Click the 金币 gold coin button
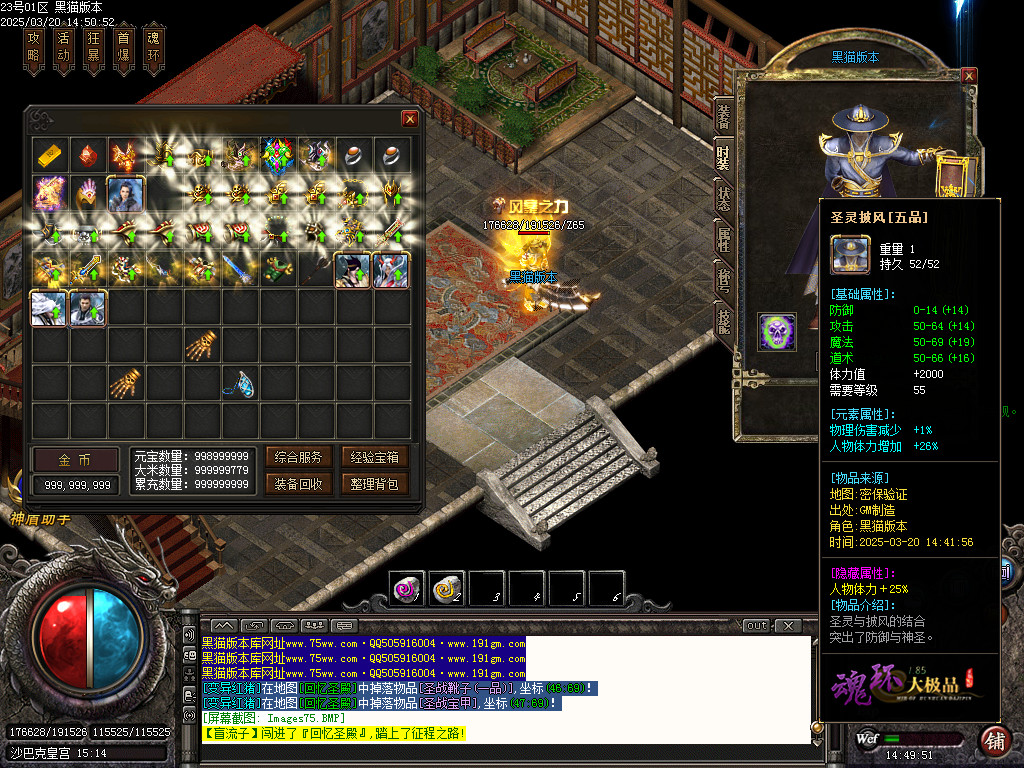This screenshot has height=768, width=1024. tap(75, 460)
